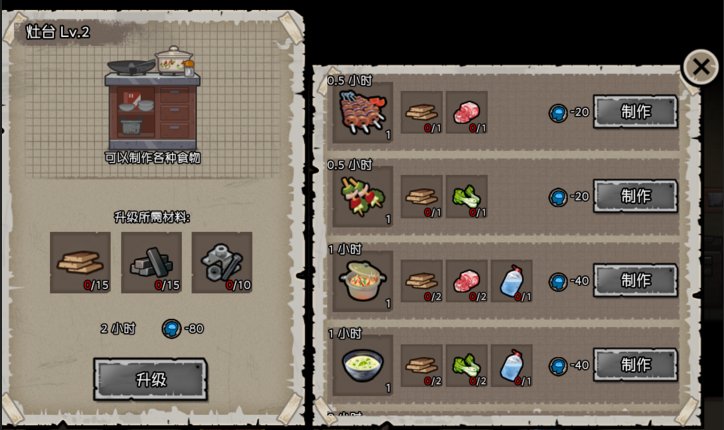Craft the grilled meat skewers with 制作
Viewport: 724px width, 430px height.
635,111
